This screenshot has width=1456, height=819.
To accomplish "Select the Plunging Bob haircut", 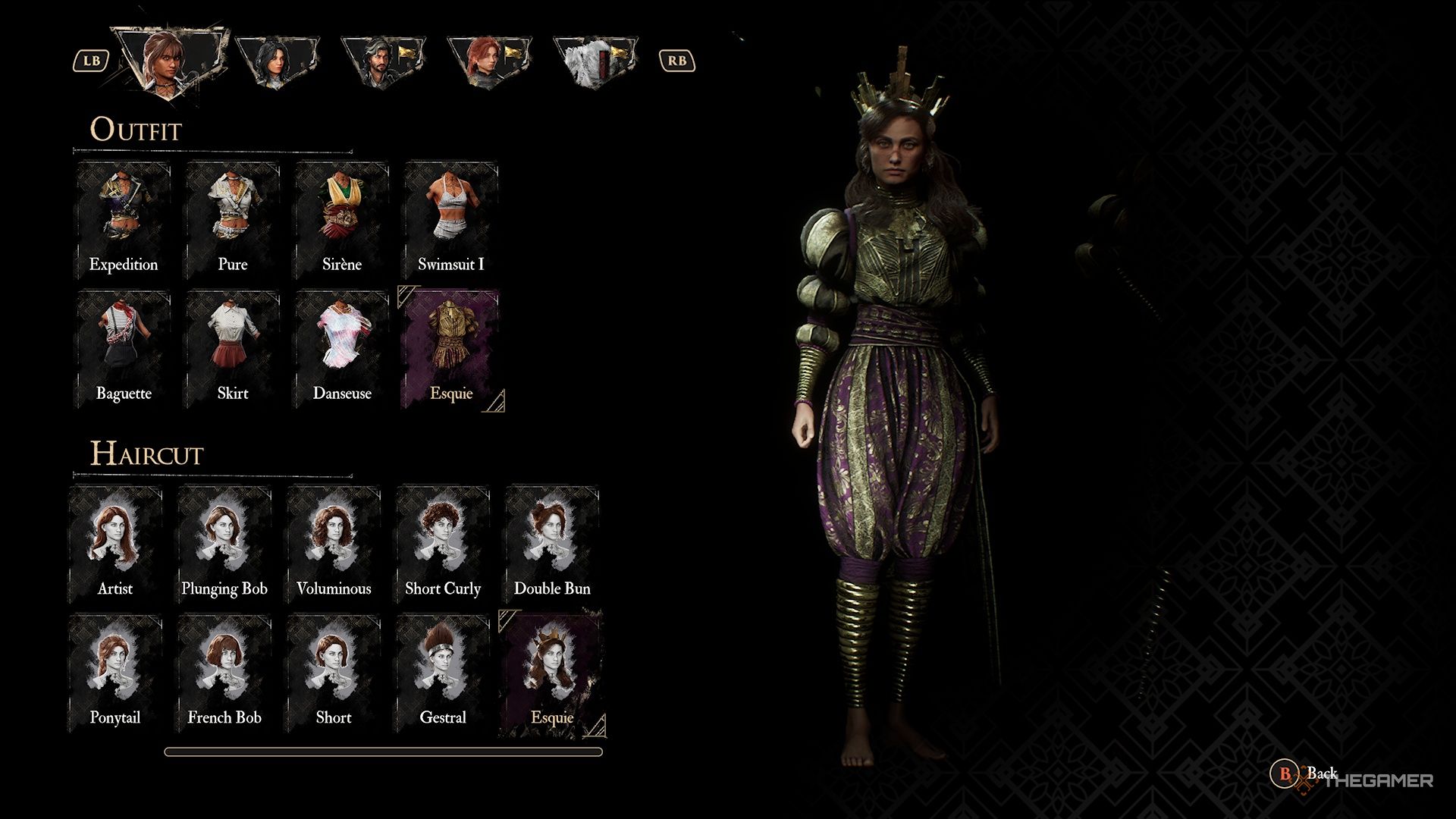I will (x=224, y=544).
